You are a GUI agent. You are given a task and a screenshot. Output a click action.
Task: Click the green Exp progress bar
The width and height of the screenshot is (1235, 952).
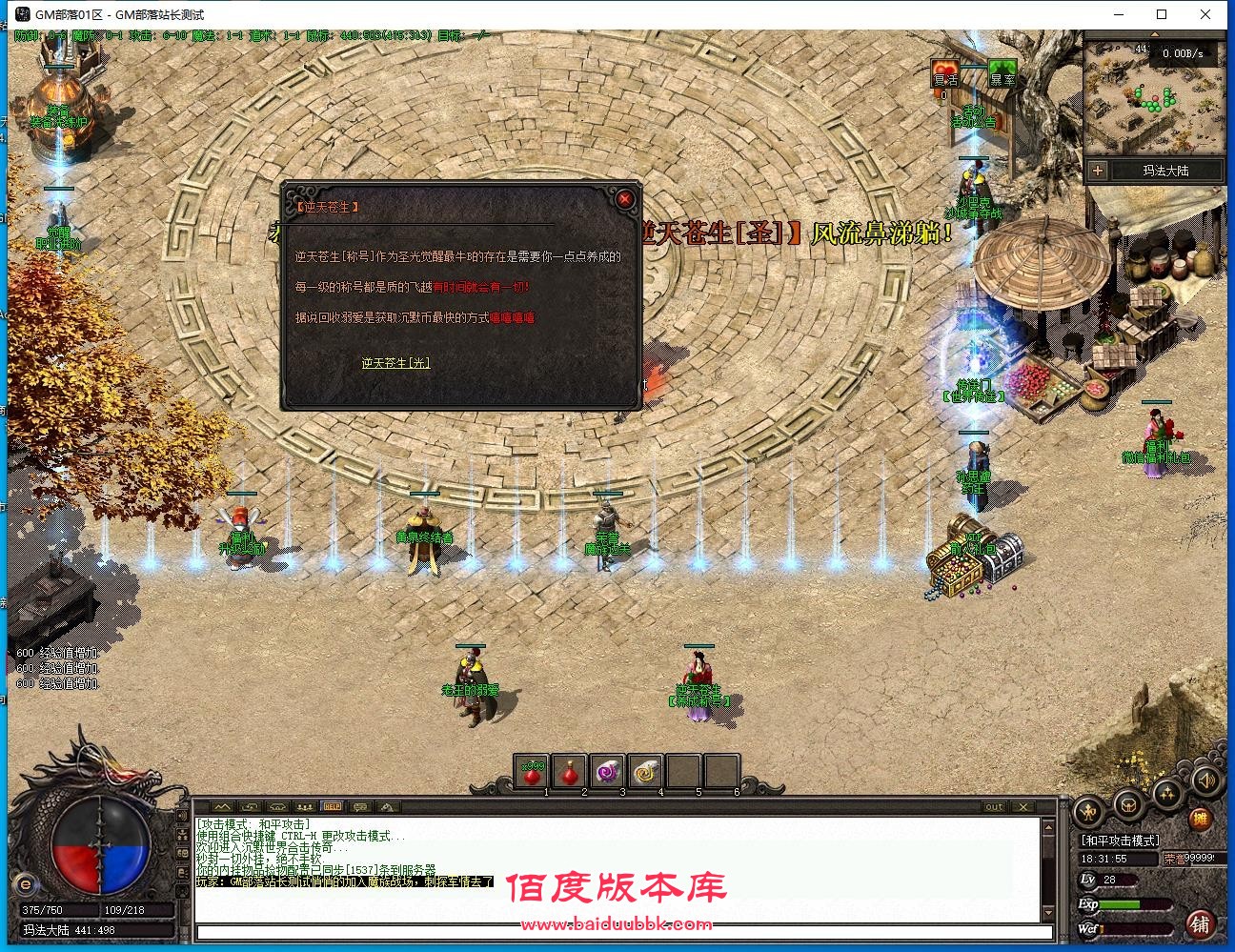coord(1119,903)
